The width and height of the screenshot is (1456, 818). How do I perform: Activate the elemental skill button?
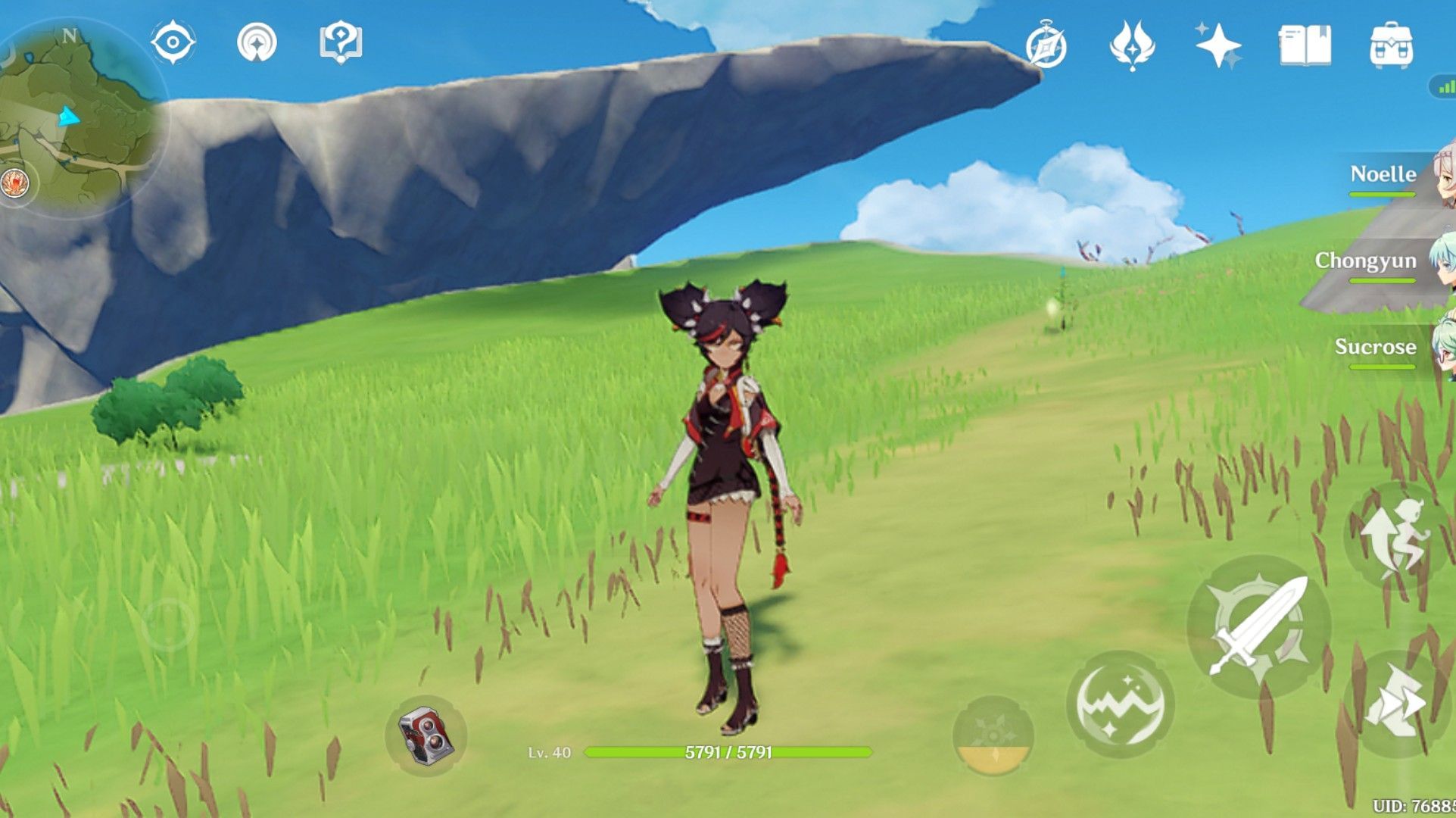click(1120, 704)
